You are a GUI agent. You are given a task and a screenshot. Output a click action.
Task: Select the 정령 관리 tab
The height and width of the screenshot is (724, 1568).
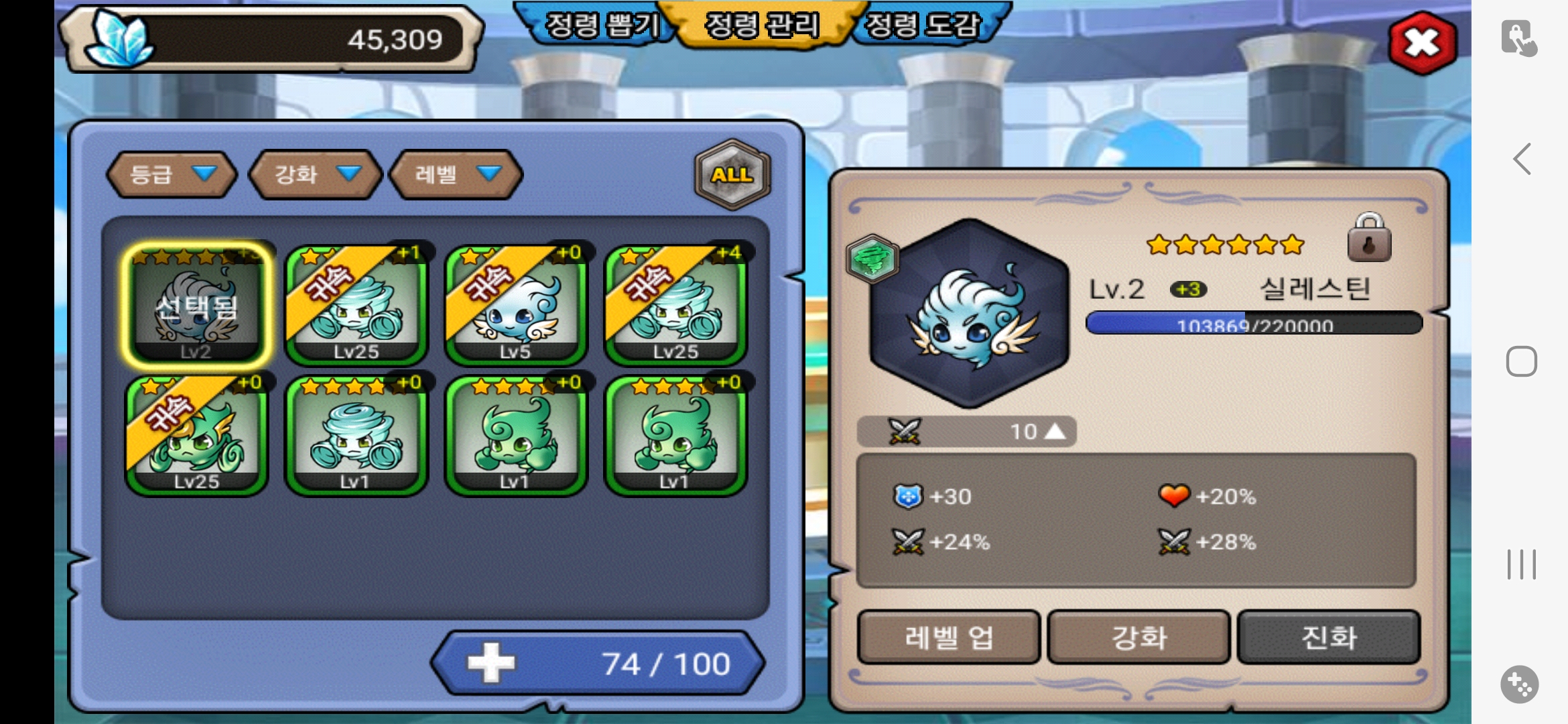click(763, 25)
